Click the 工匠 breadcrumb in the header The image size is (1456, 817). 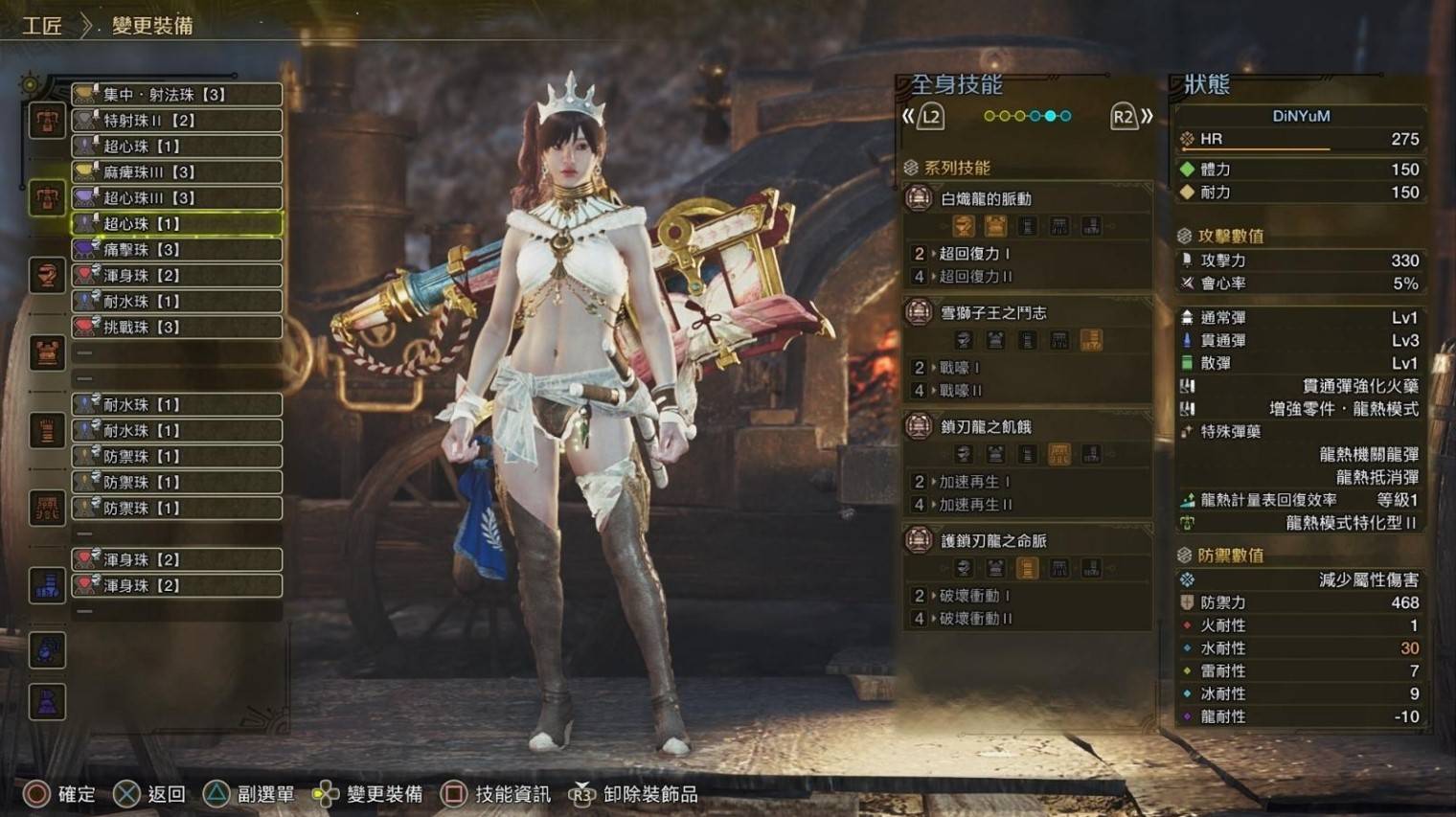(x=42, y=26)
